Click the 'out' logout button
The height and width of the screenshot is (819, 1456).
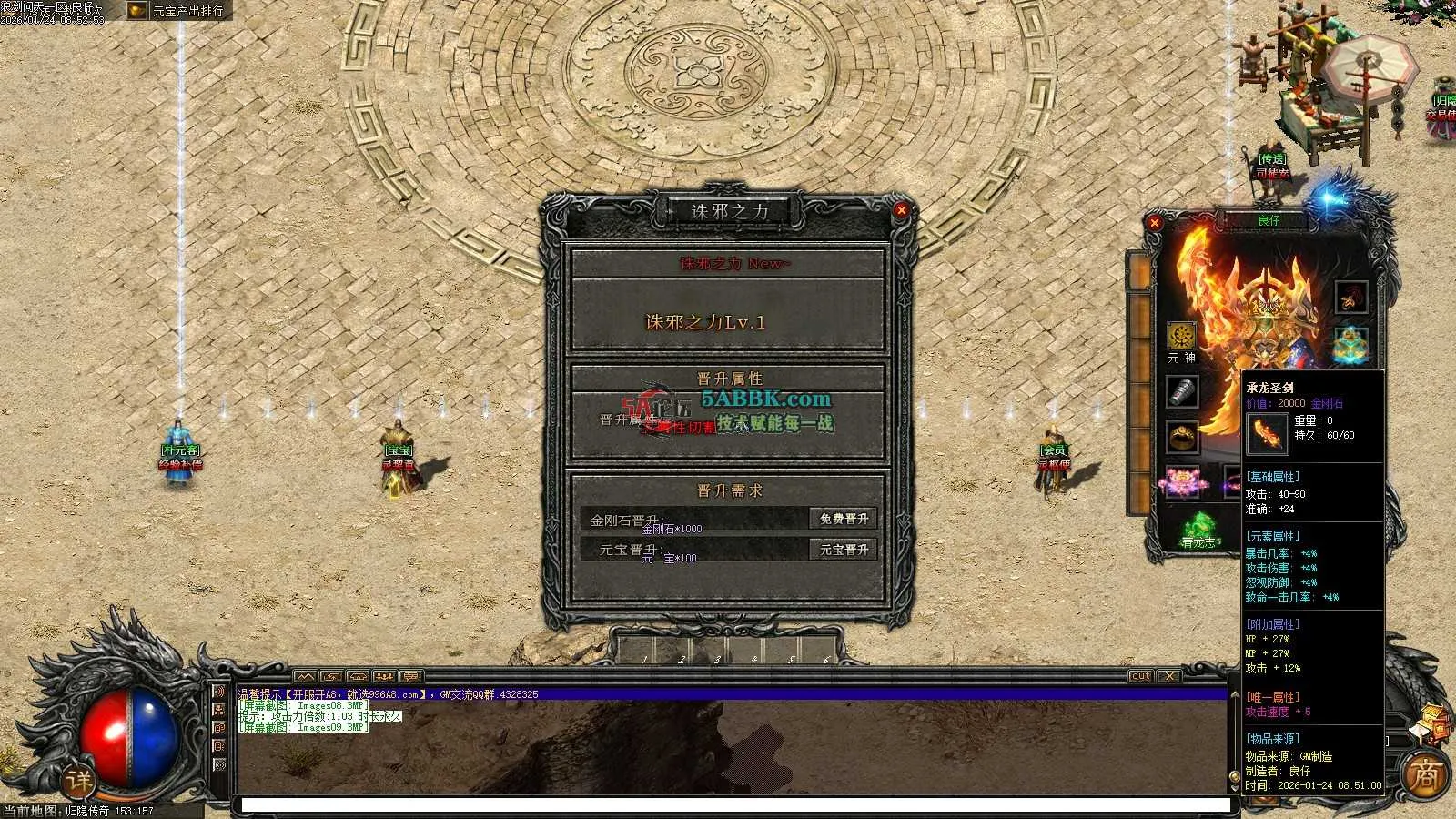pos(1140,676)
